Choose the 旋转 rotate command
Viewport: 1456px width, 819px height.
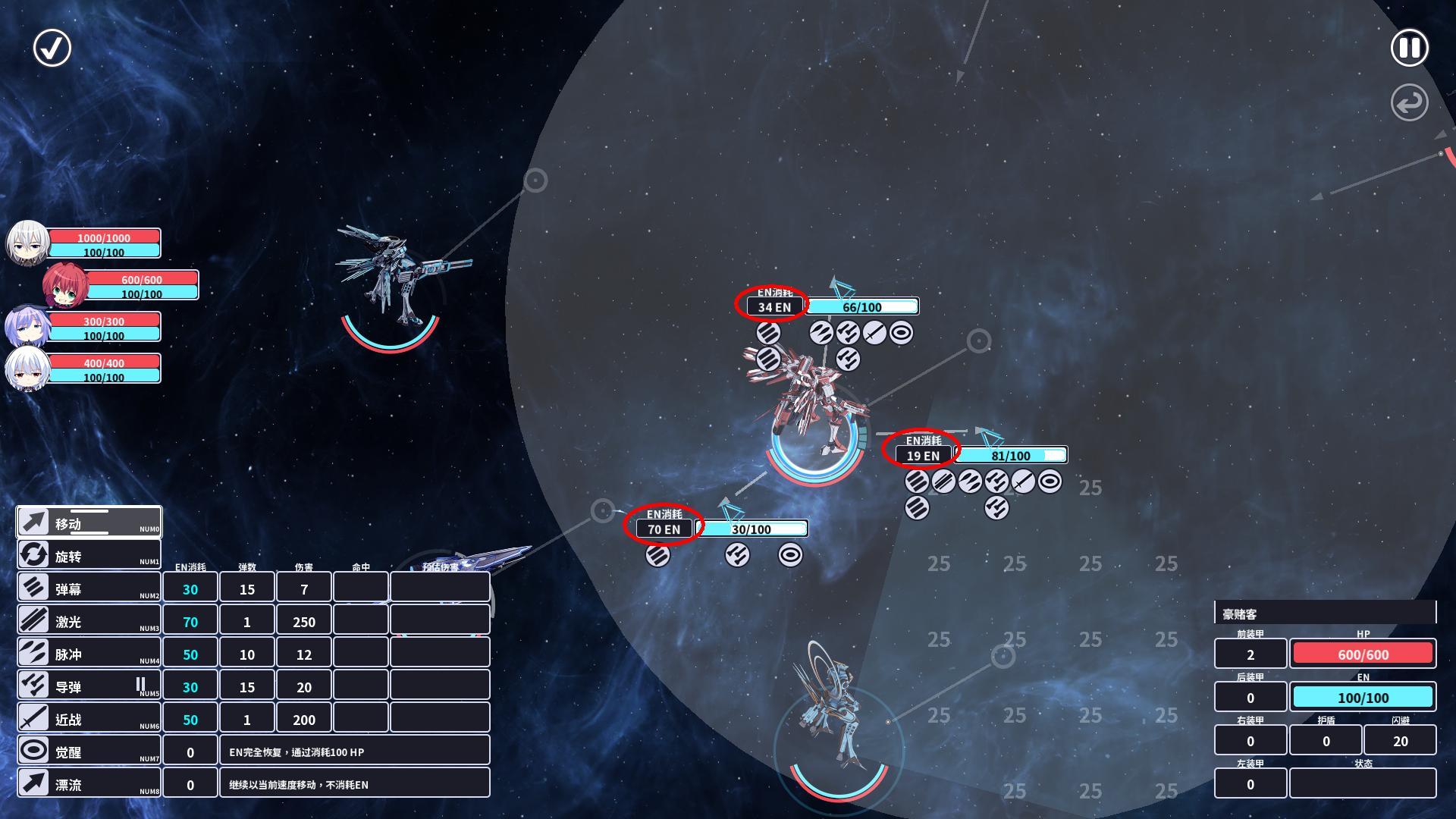(89, 555)
